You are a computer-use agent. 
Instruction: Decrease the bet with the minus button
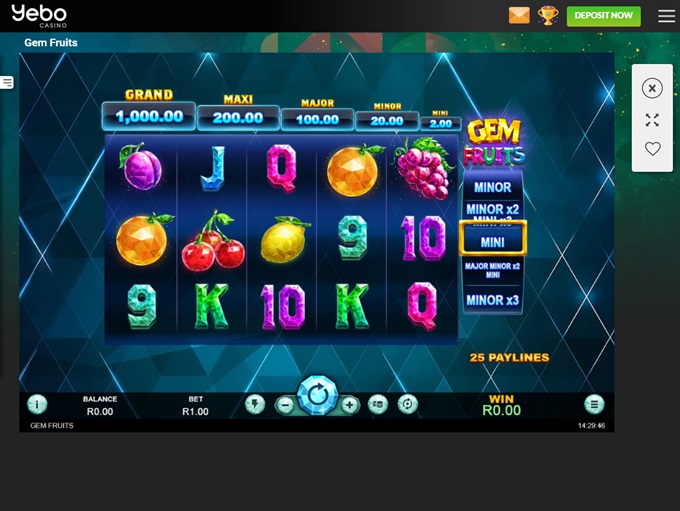click(285, 405)
